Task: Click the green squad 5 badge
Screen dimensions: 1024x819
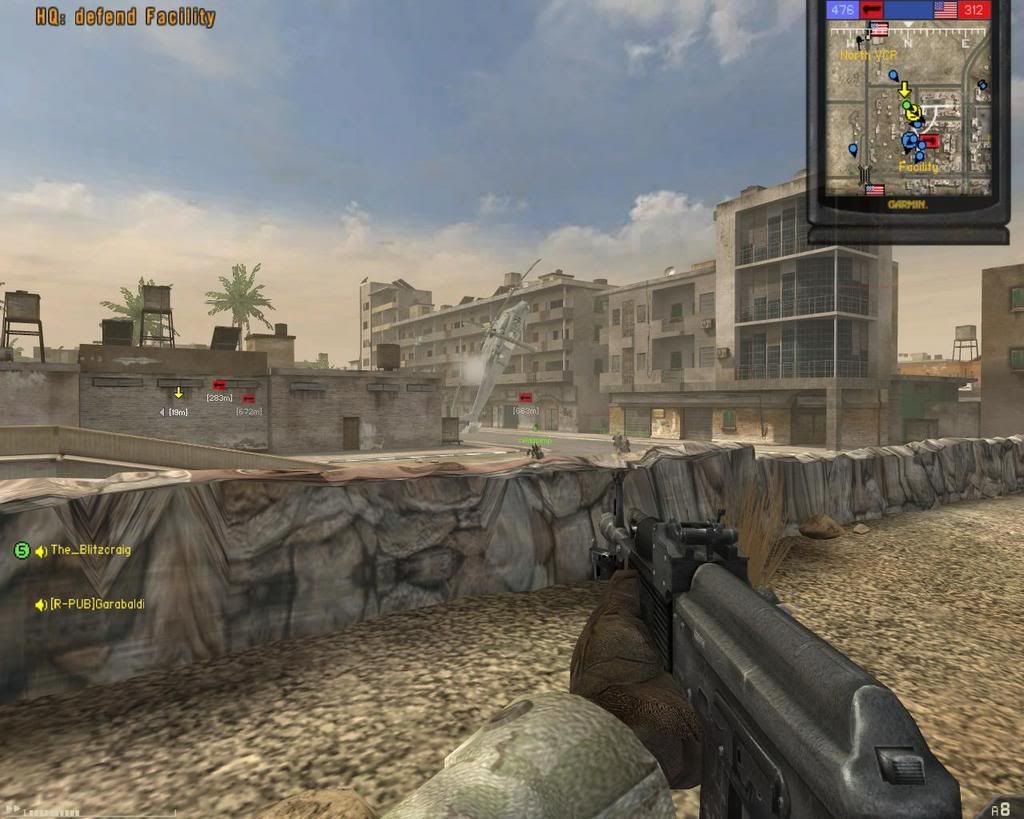Action: [21, 550]
